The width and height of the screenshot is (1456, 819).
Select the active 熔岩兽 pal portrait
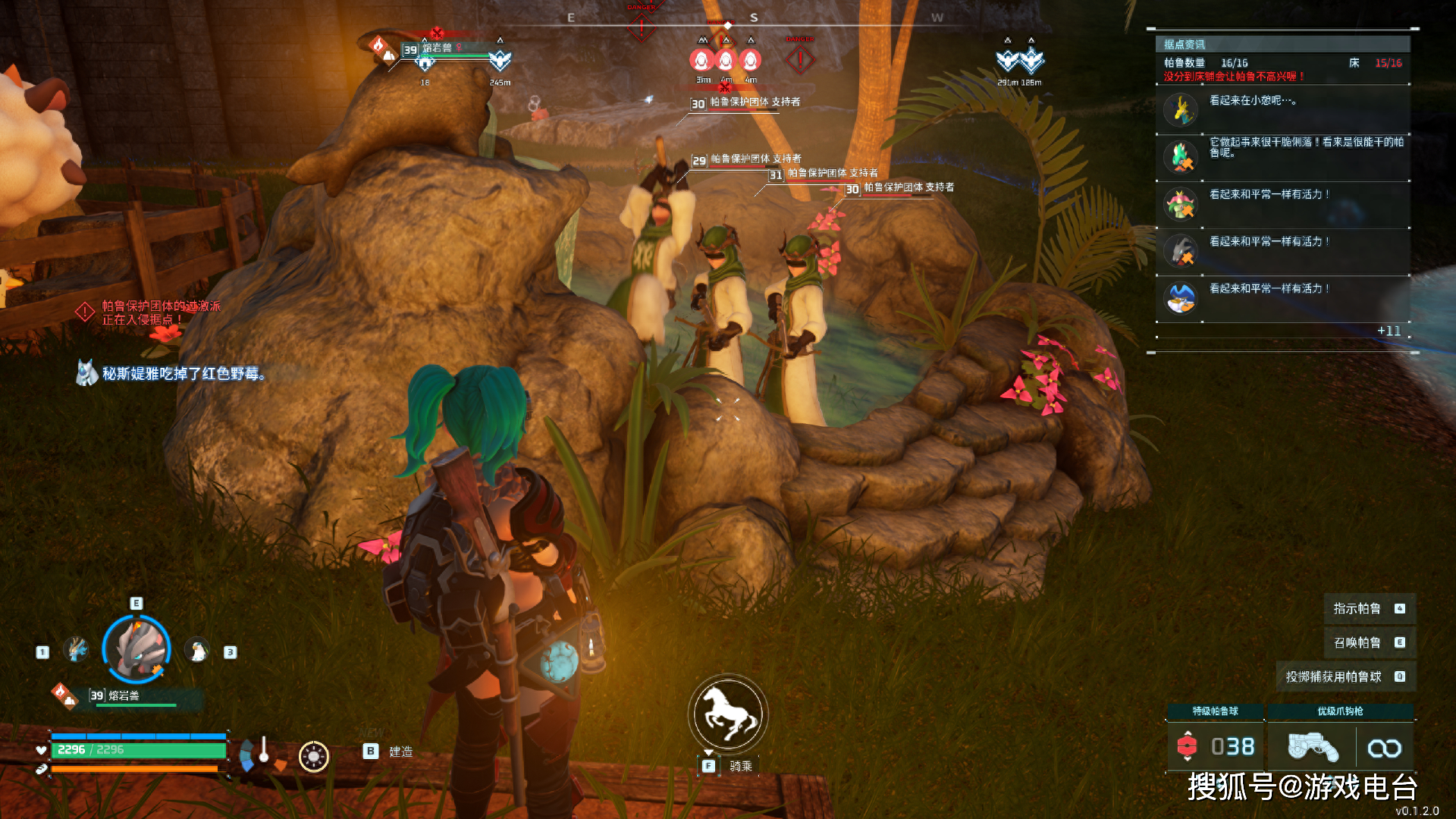(136, 649)
